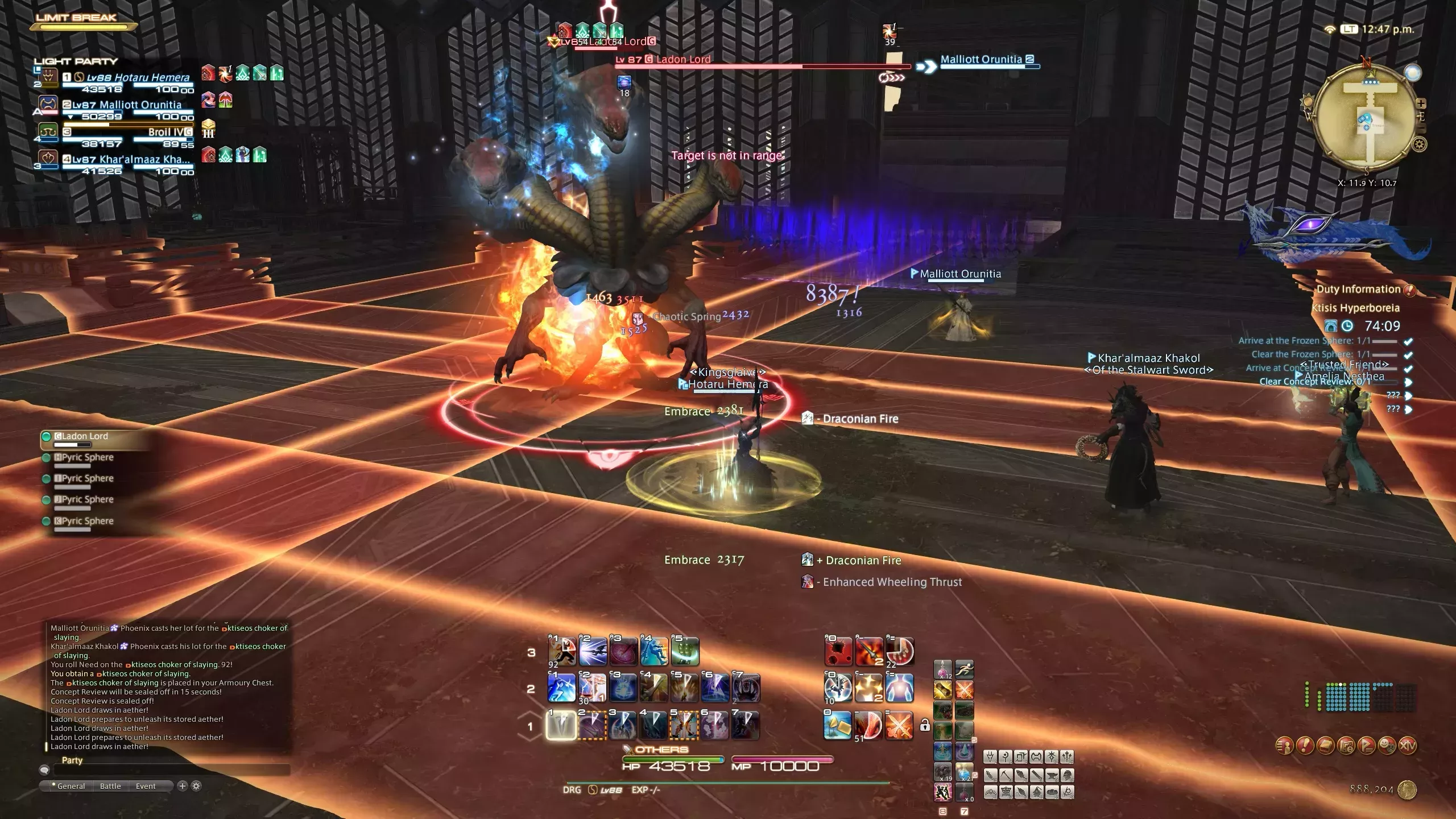Use the Sprint running figure icon
Image resolution: width=1456 pixels, height=819 pixels.
click(964, 669)
